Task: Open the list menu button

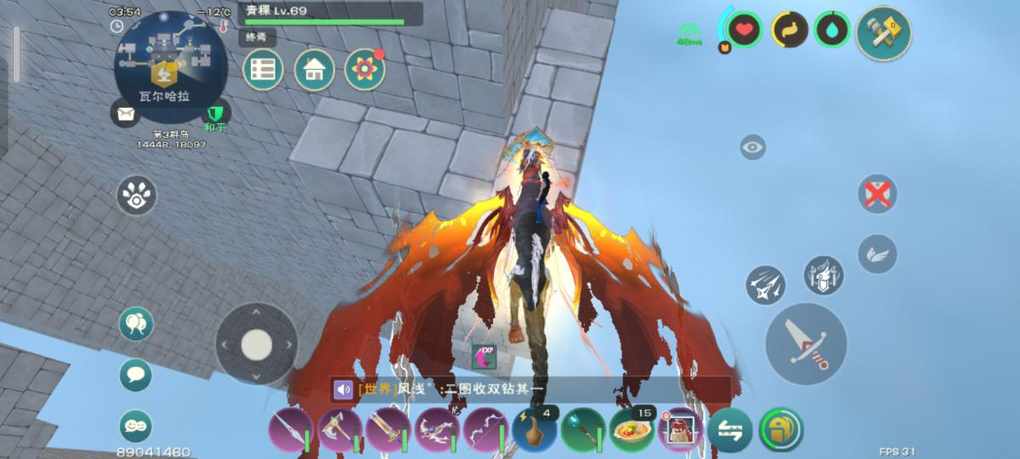Action: pos(263,70)
